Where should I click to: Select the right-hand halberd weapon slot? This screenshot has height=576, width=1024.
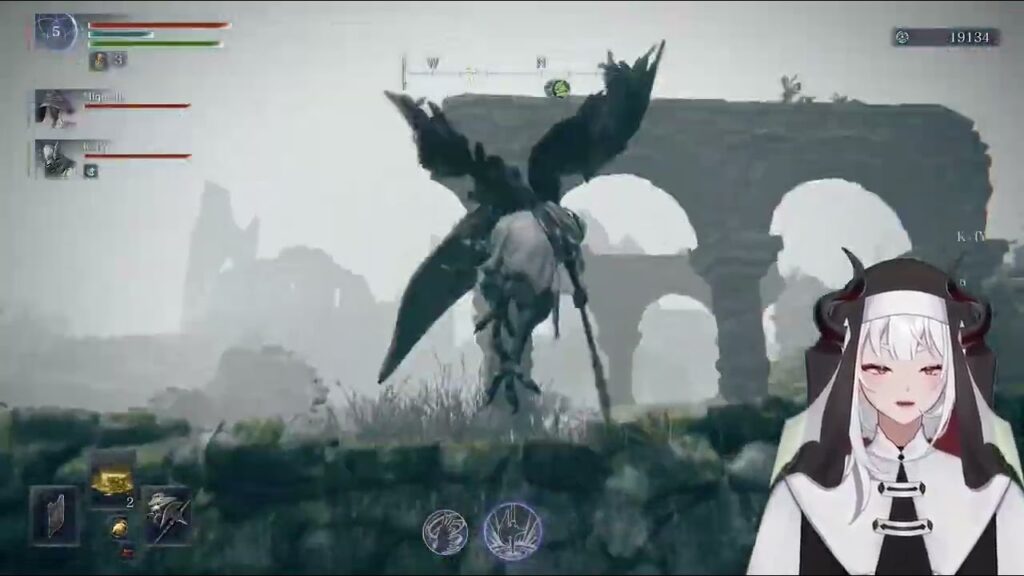(x=165, y=516)
